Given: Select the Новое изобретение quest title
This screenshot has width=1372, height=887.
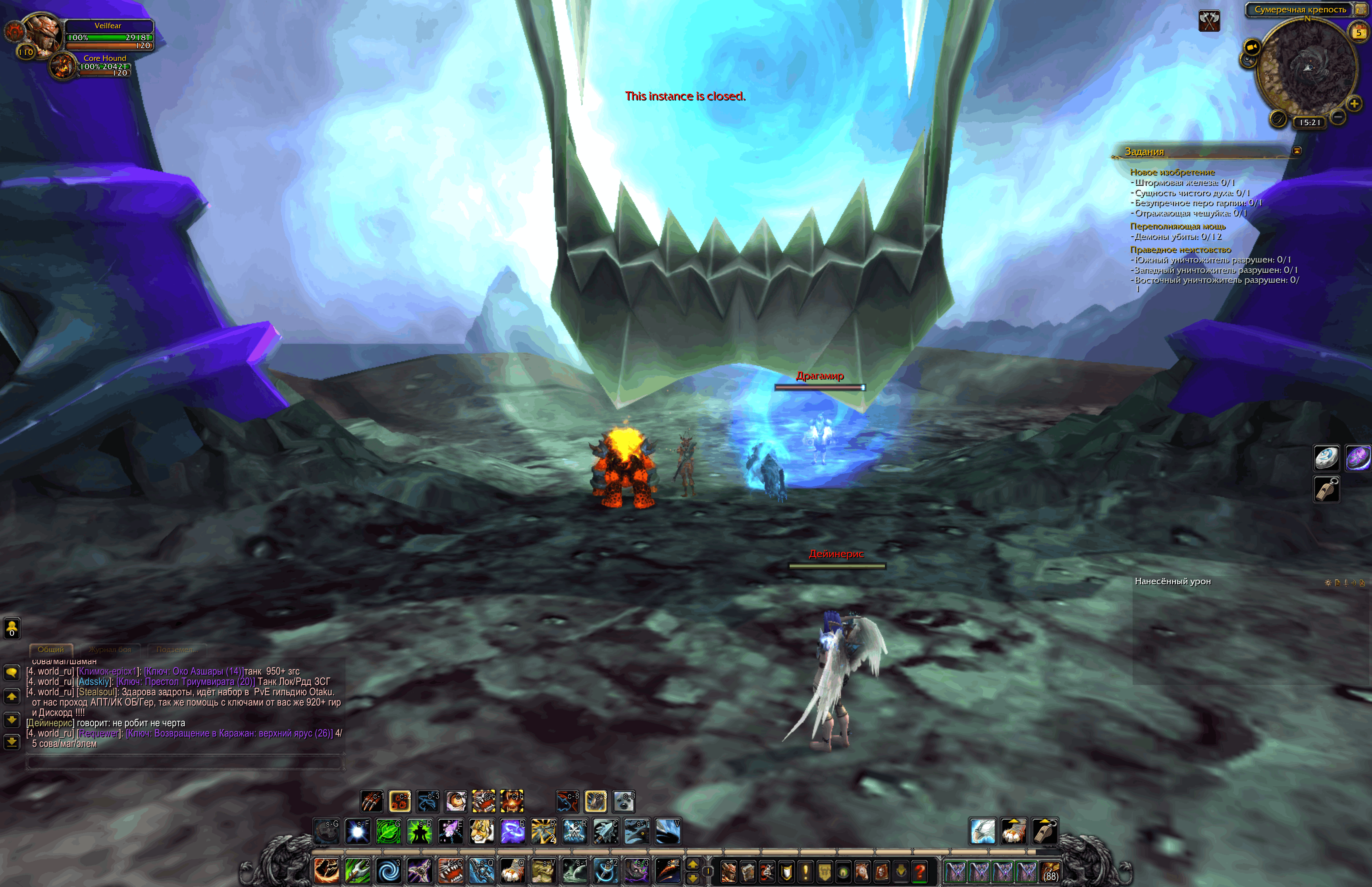Looking at the screenshot, I should point(1172,172).
